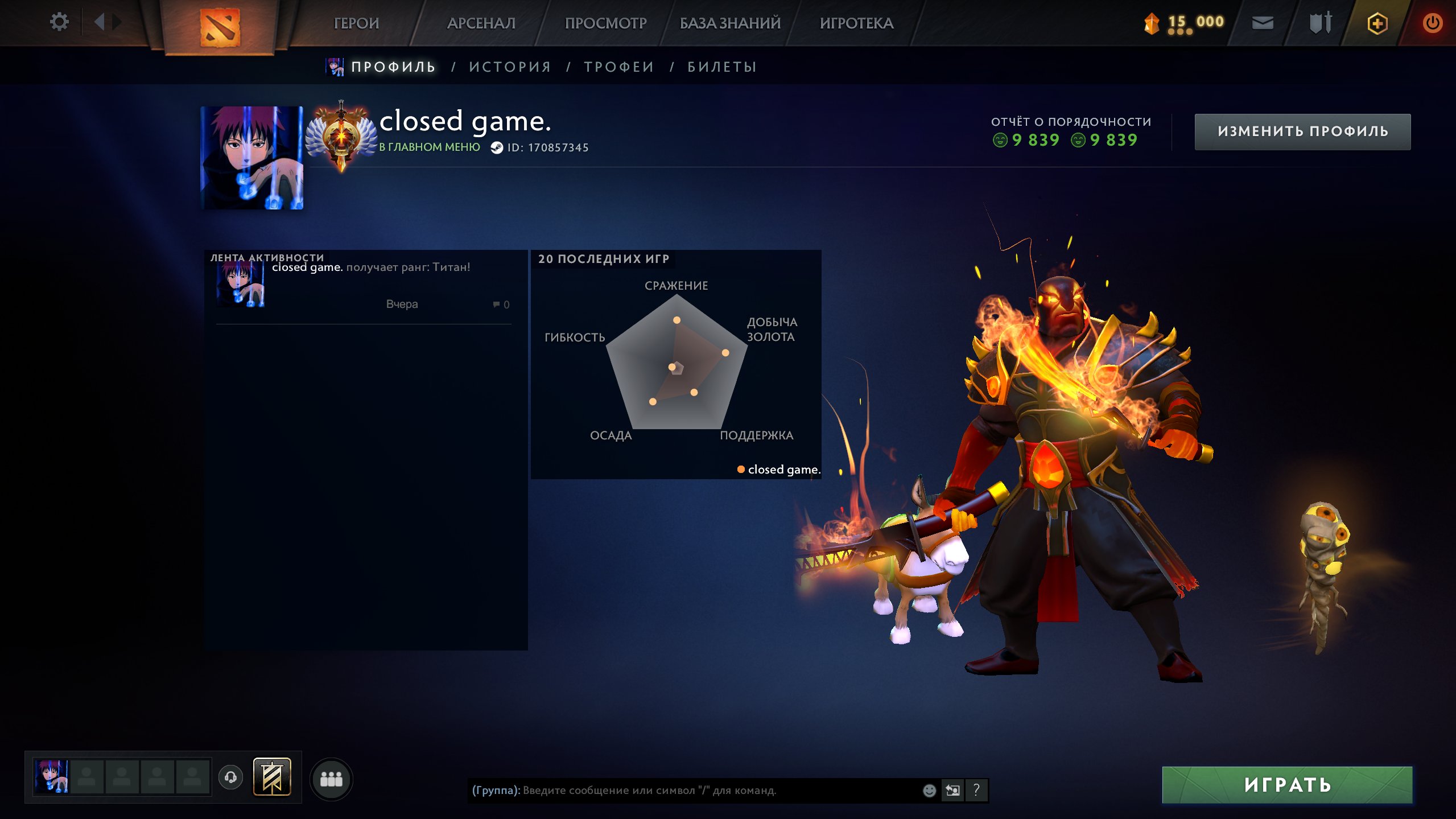Open the АРСЕНАЛ menu
This screenshot has width=1456, height=819.
coord(481,23)
